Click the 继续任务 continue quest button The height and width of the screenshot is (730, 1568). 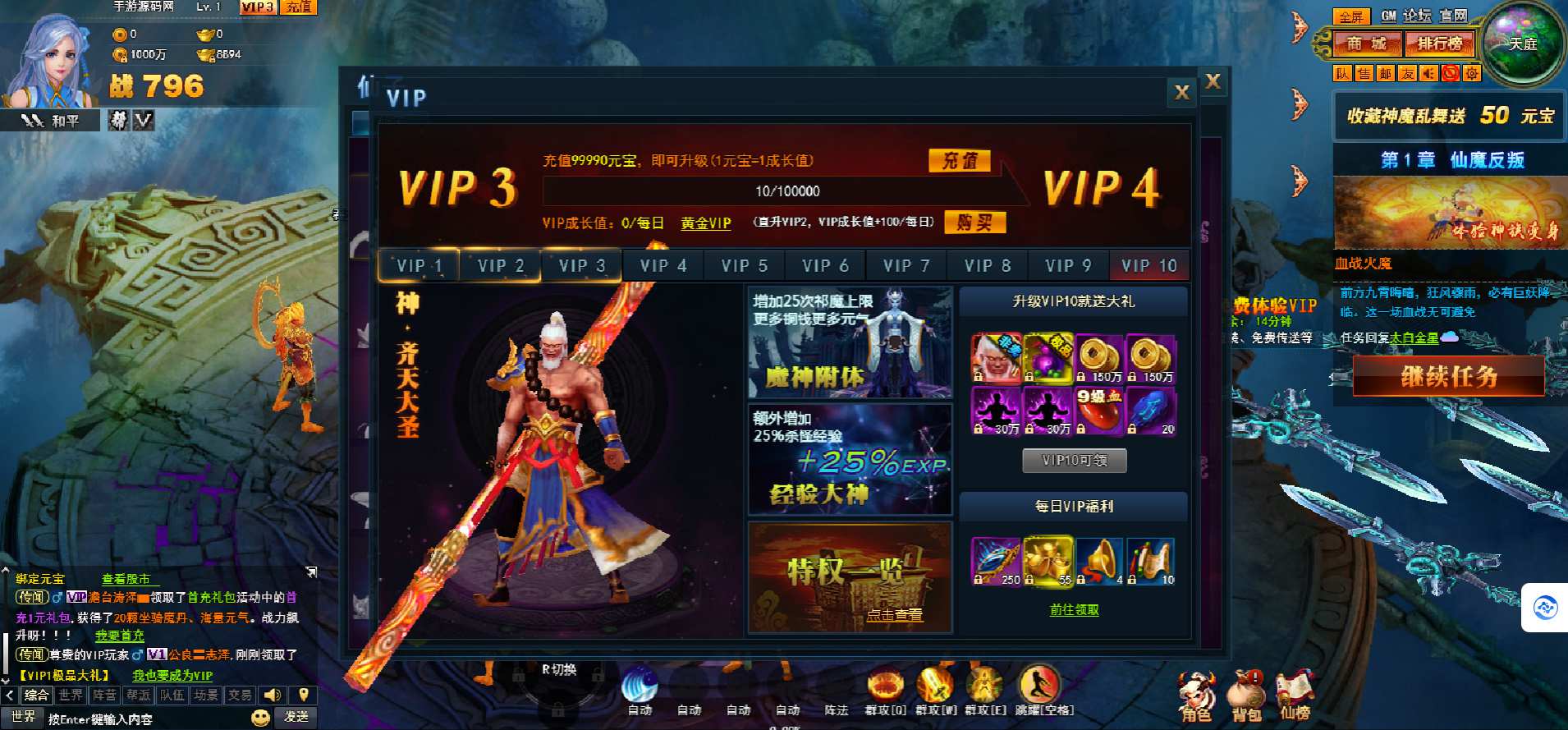click(1448, 378)
